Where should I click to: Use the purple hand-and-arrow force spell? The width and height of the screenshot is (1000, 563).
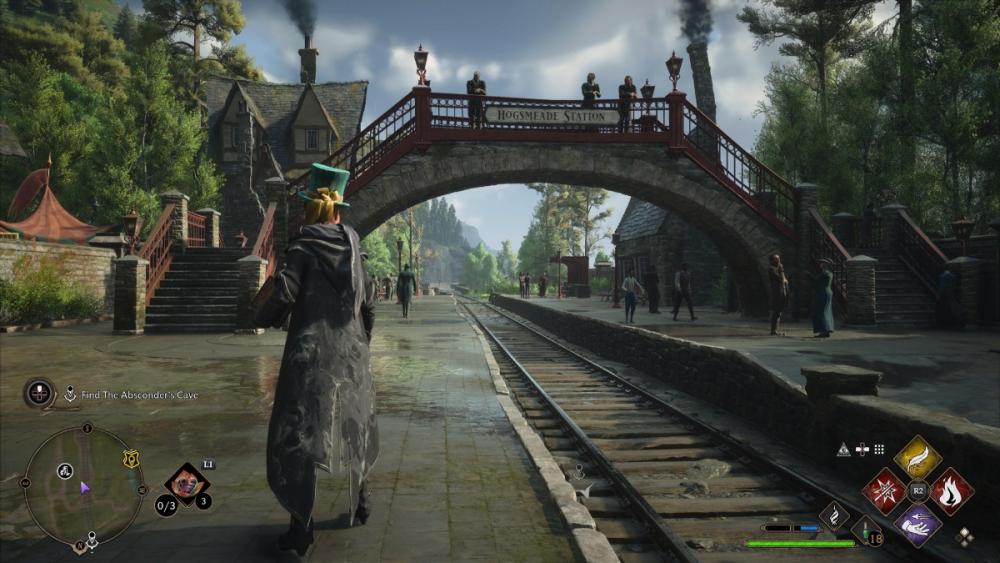coord(917,524)
